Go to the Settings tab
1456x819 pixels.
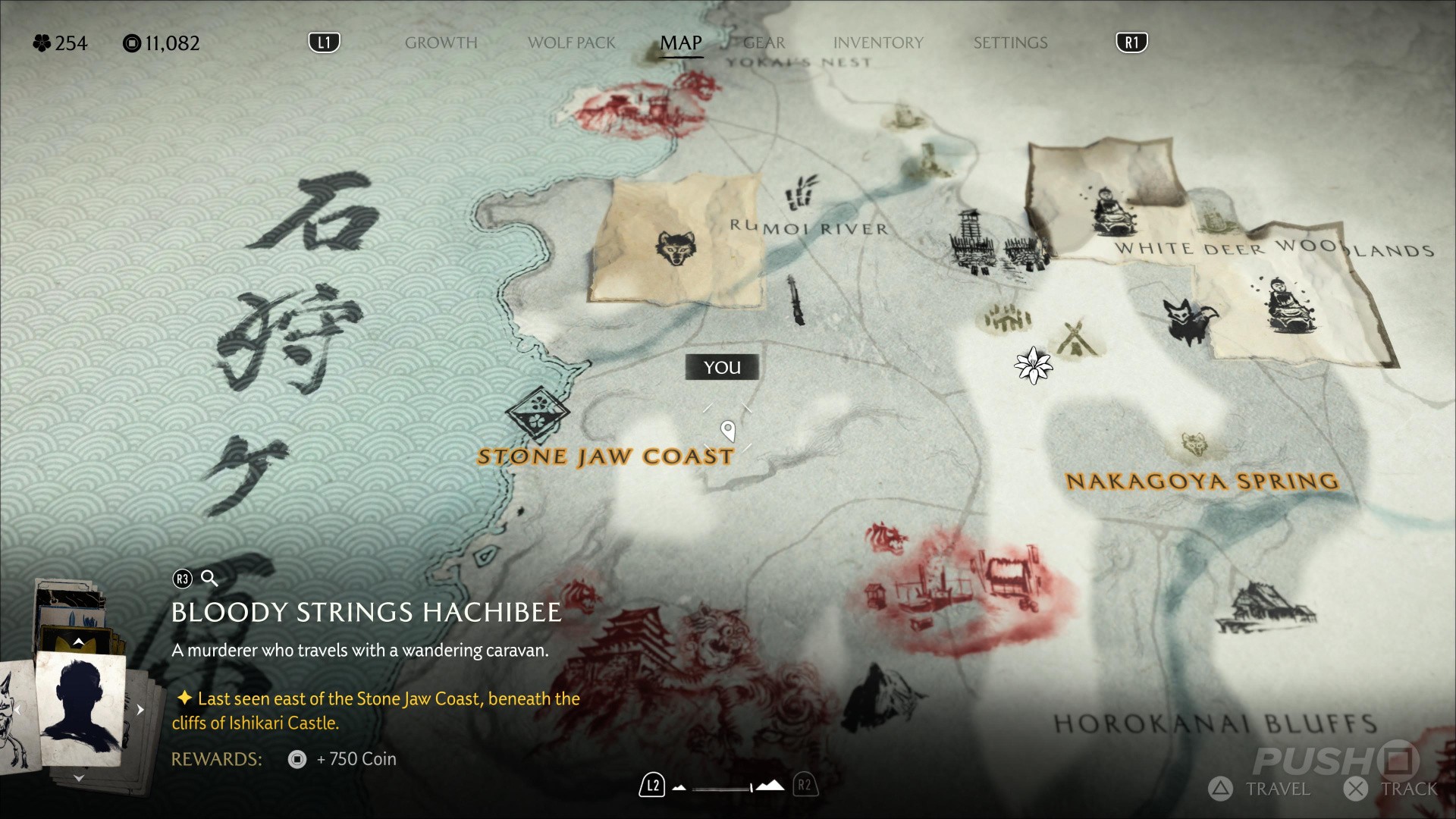pyautogui.click(x=1010, y=43)
